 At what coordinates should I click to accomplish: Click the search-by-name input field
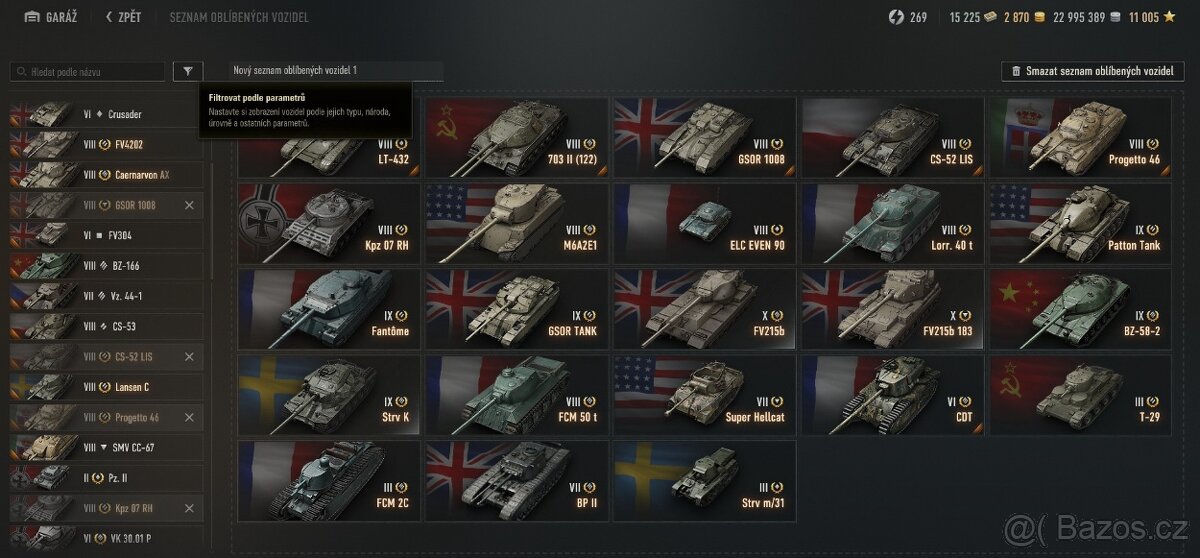pyautogui.click(x=88, y=72)
